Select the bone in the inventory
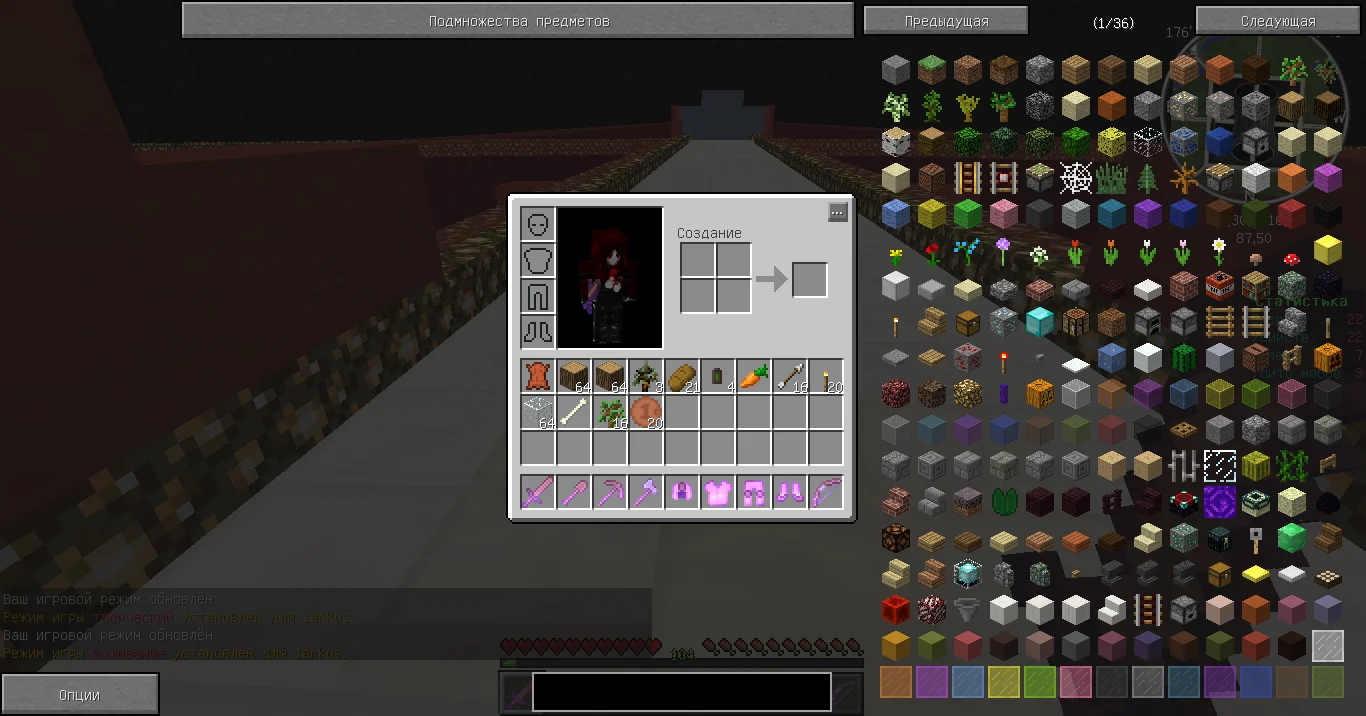 point(574,412)
